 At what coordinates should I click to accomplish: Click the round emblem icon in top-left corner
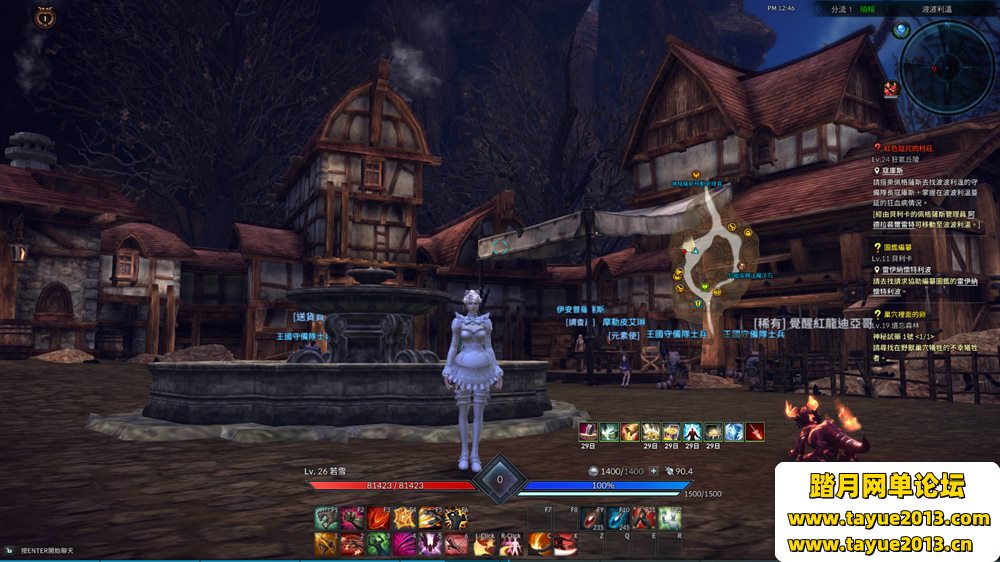tap(44, 17)
